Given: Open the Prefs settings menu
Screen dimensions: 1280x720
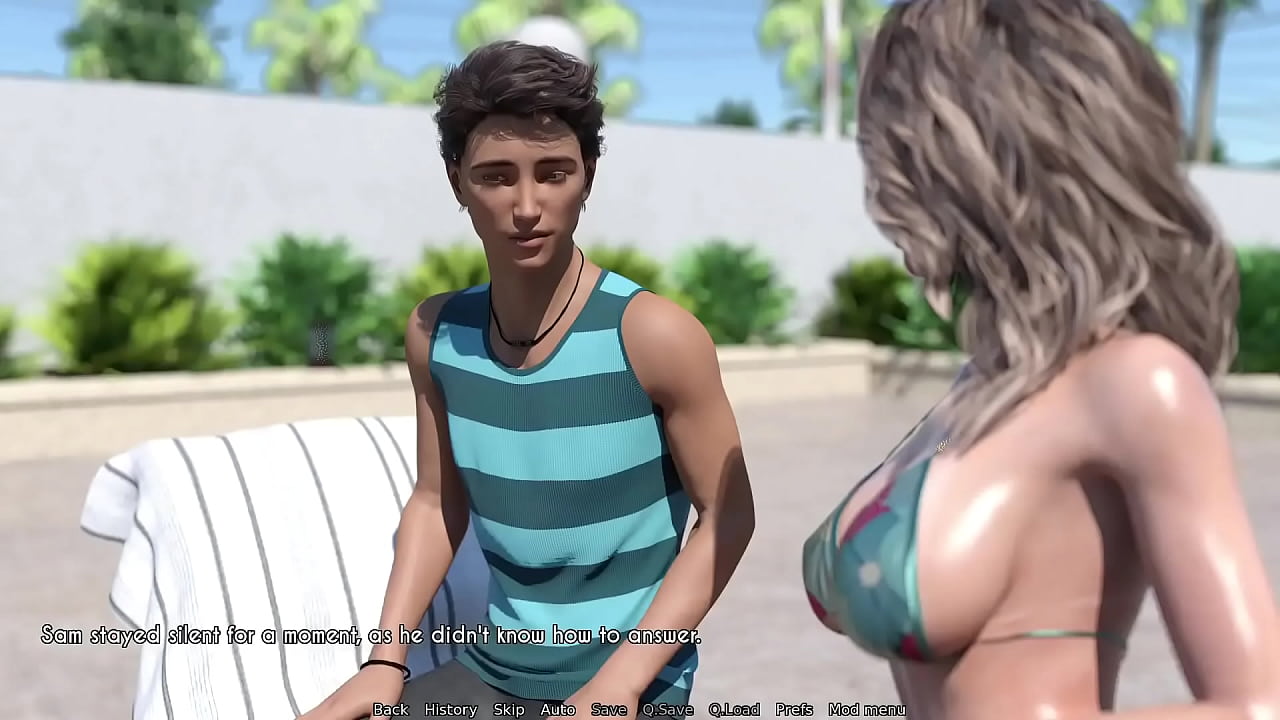Looking at the screenshot, I should point(794,709).
